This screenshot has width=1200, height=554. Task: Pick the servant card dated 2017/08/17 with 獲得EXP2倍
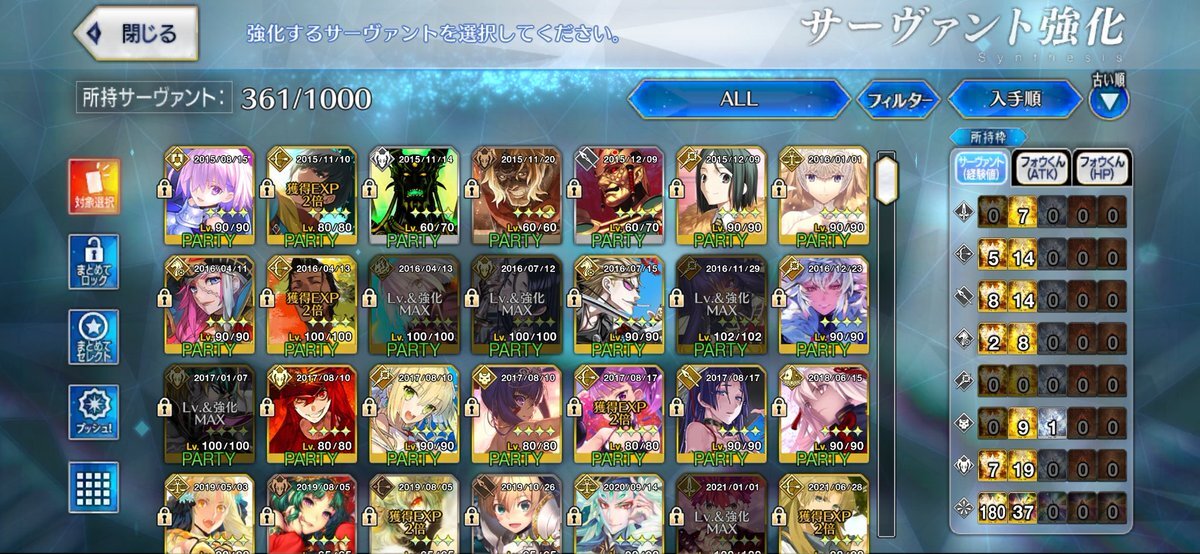(x=618, y=416)
